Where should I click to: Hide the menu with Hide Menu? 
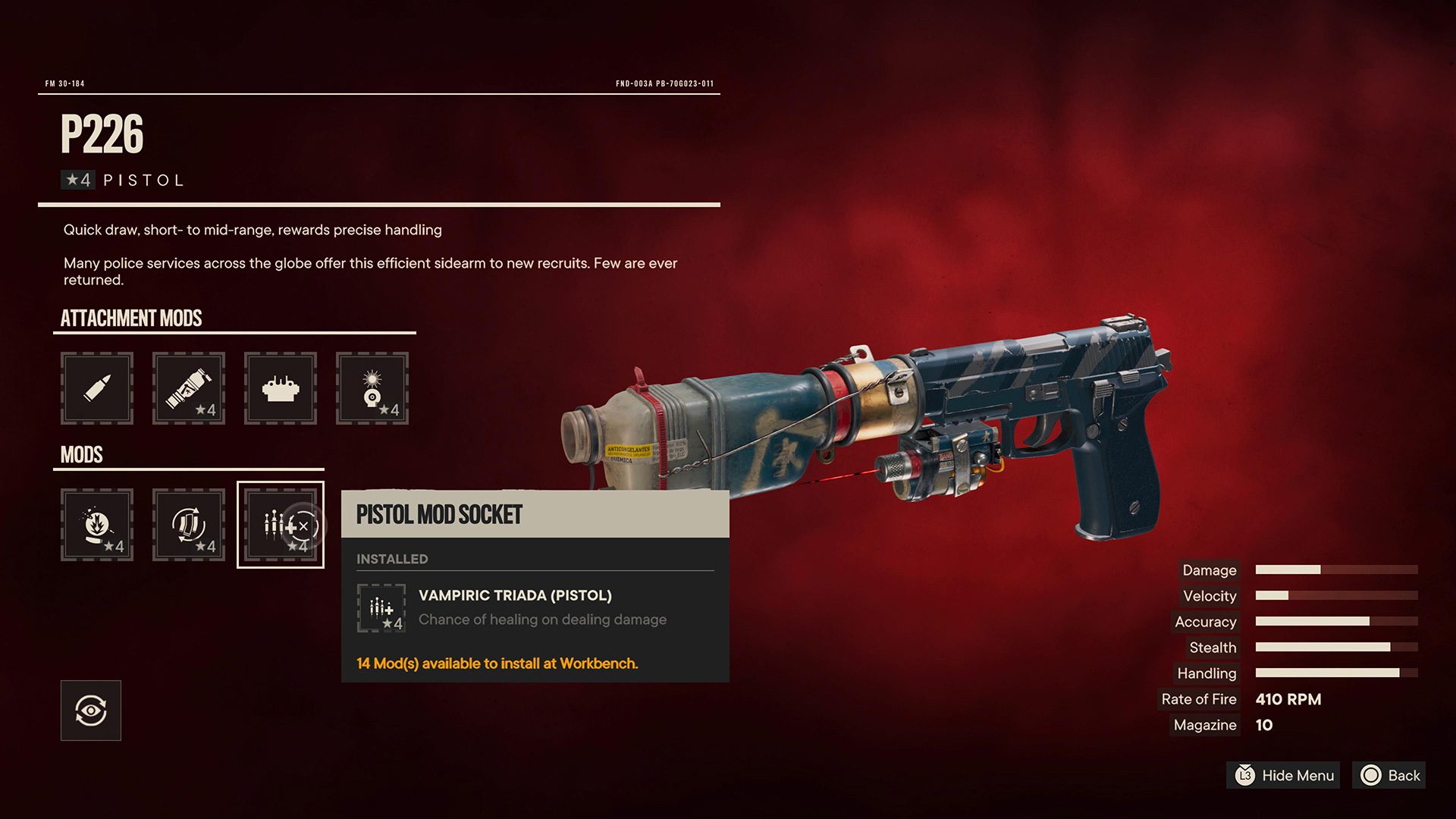1283,775
